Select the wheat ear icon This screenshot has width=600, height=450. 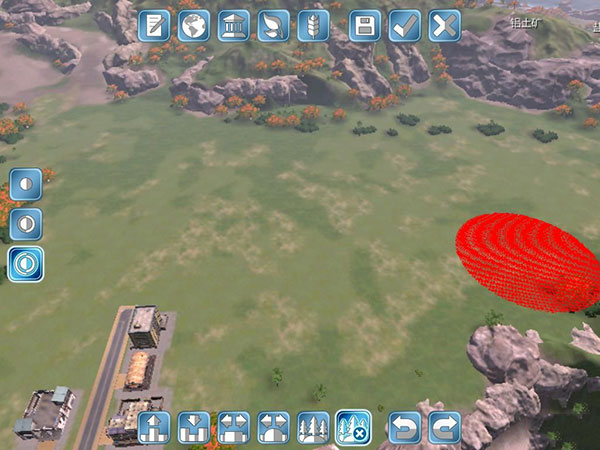[x=313, y=26]
